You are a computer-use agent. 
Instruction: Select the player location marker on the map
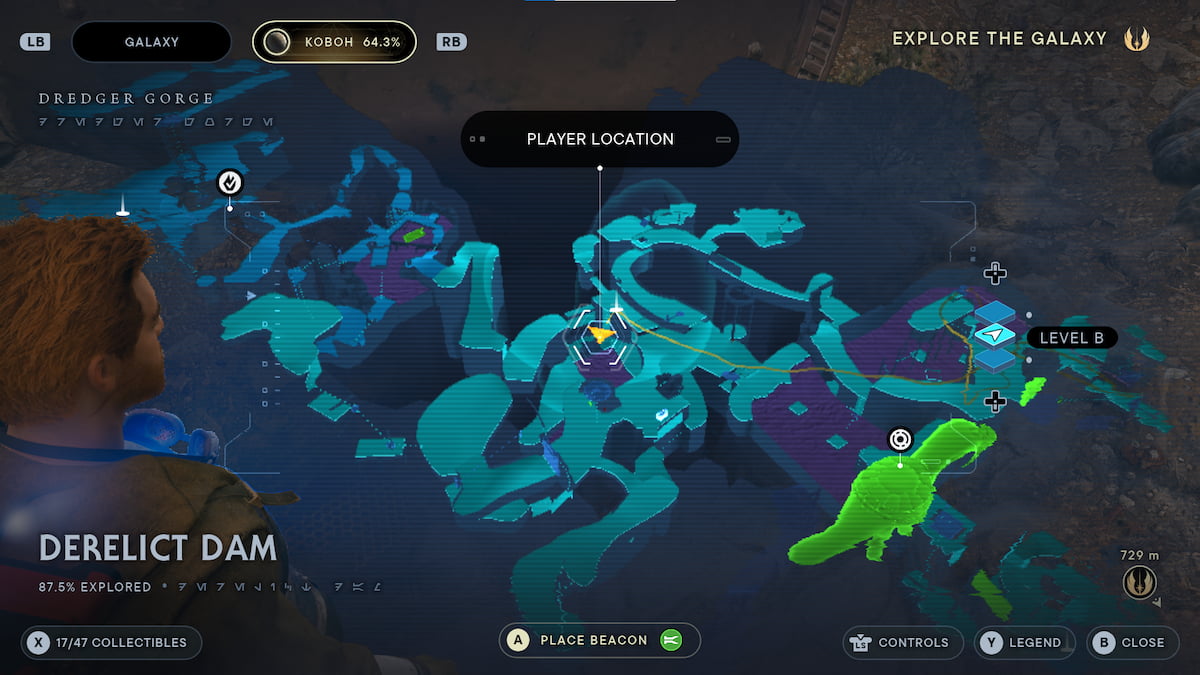coord(600,335)
